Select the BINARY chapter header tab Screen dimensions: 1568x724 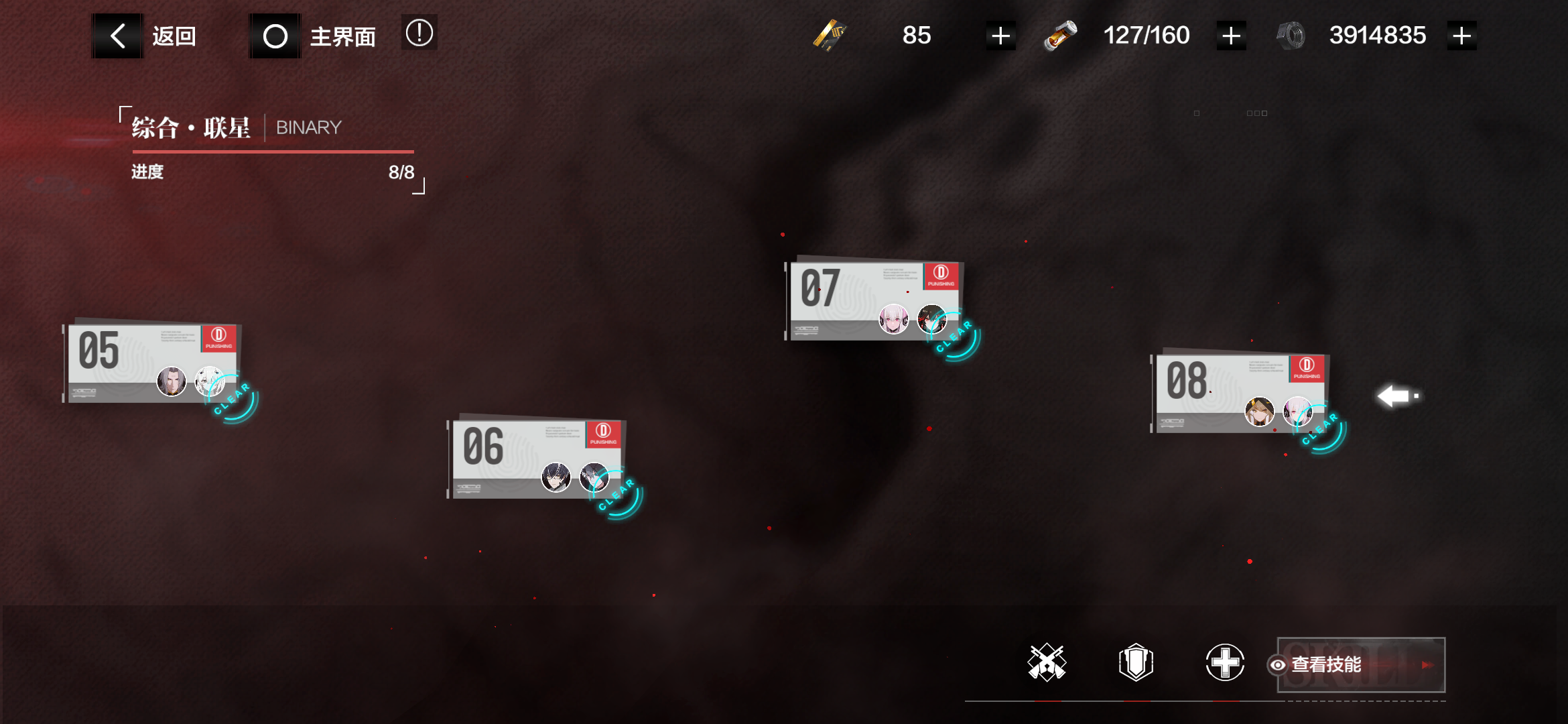(309, 127)
